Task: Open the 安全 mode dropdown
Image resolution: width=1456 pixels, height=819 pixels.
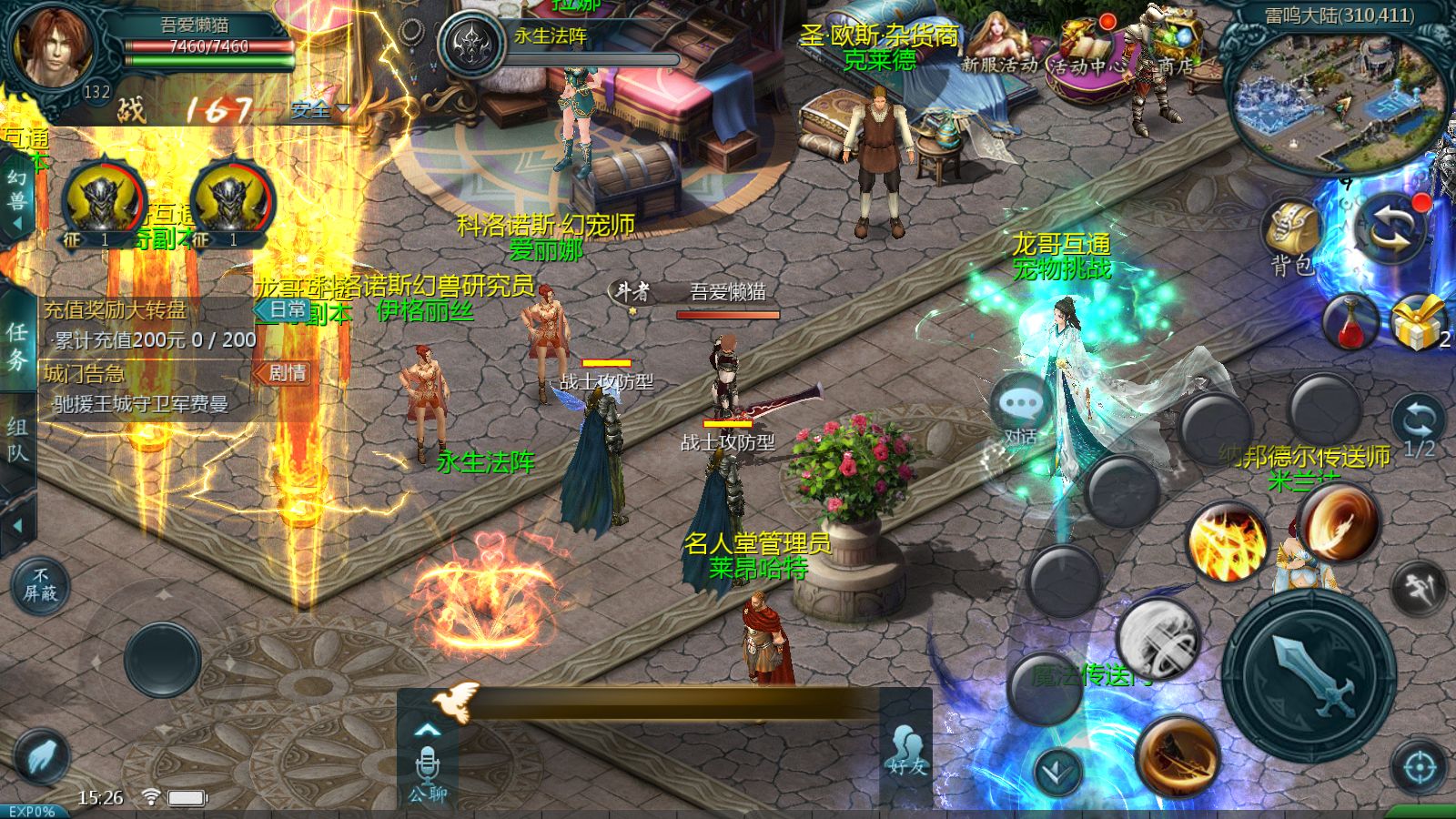Action: click(x=318, y=110)
